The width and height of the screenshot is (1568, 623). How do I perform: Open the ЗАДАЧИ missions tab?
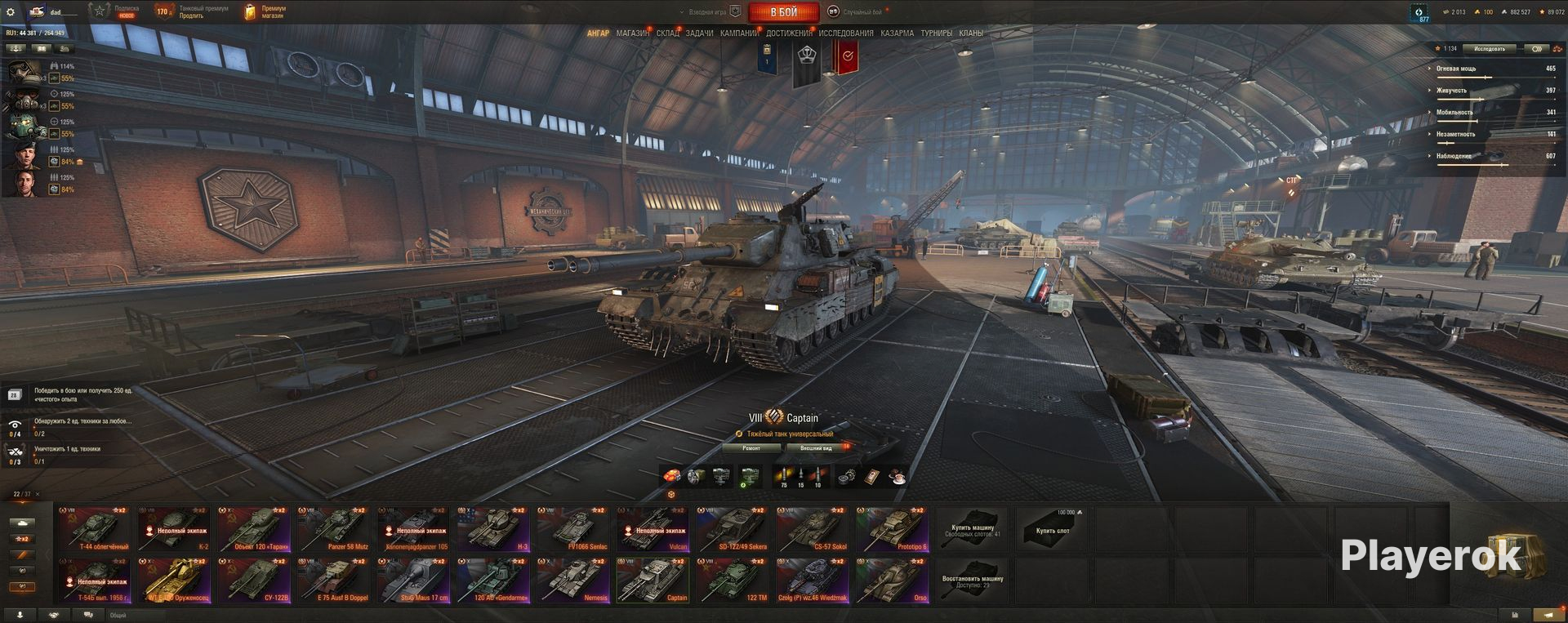click(x=699, y=33)
